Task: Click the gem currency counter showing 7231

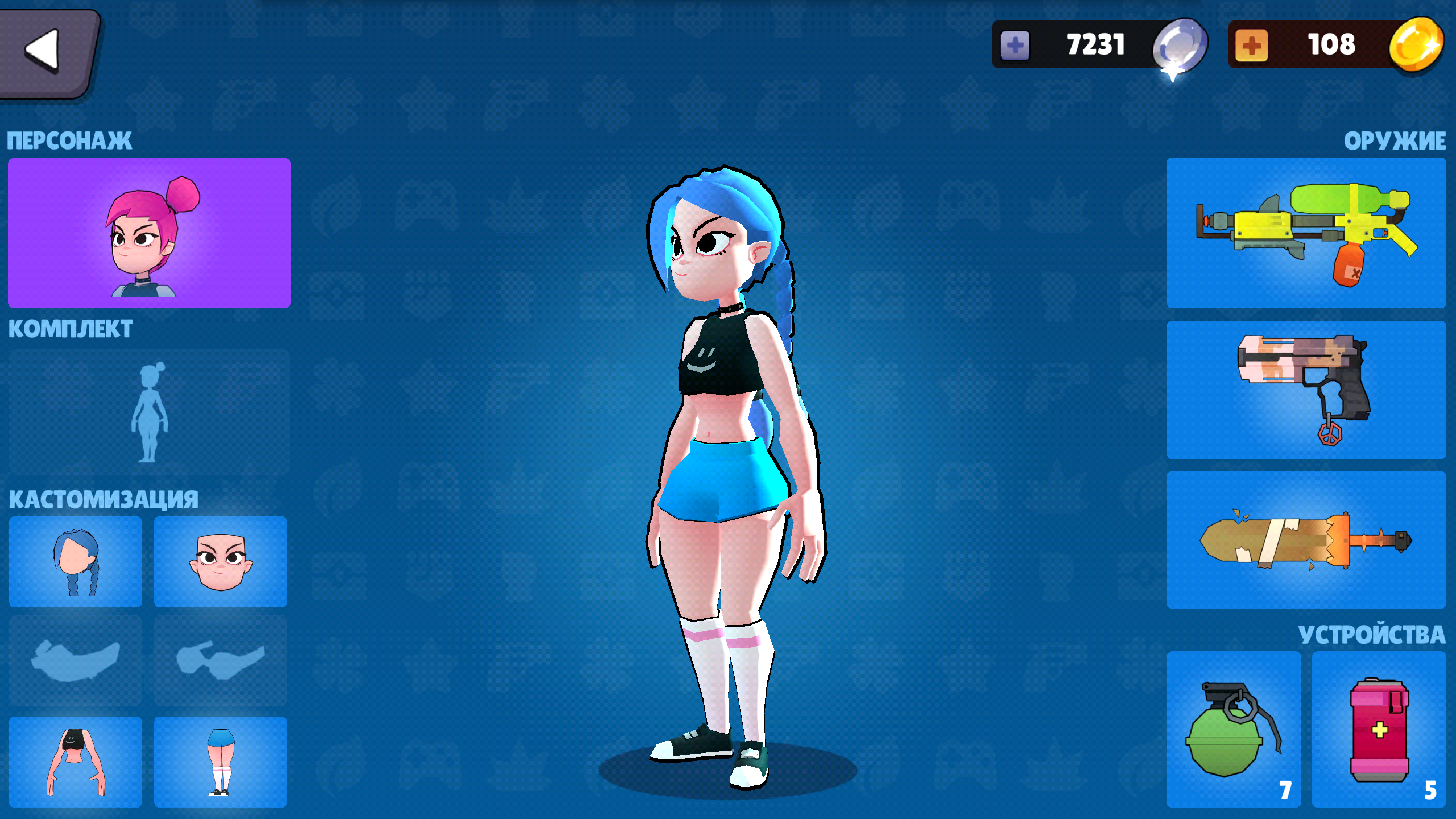Action: click(1095, 44)
